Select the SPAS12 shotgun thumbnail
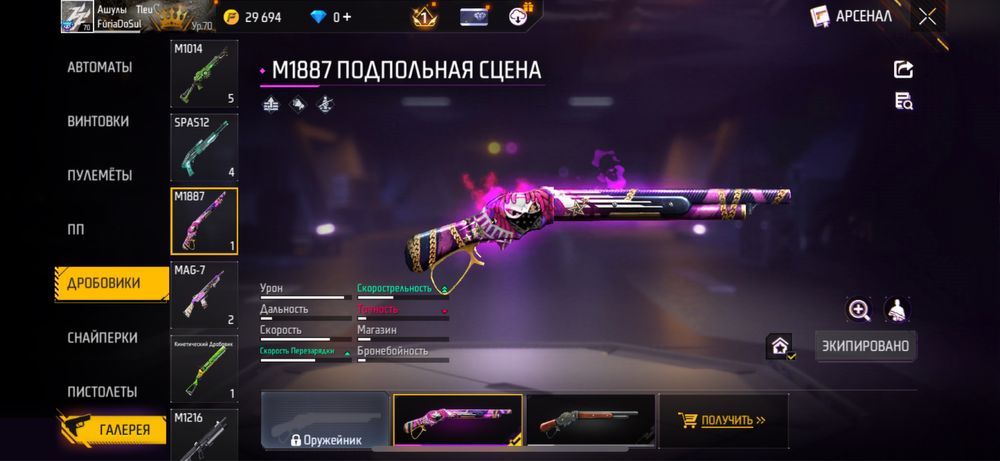1000x461 pixels. click(x=204, y=147)
